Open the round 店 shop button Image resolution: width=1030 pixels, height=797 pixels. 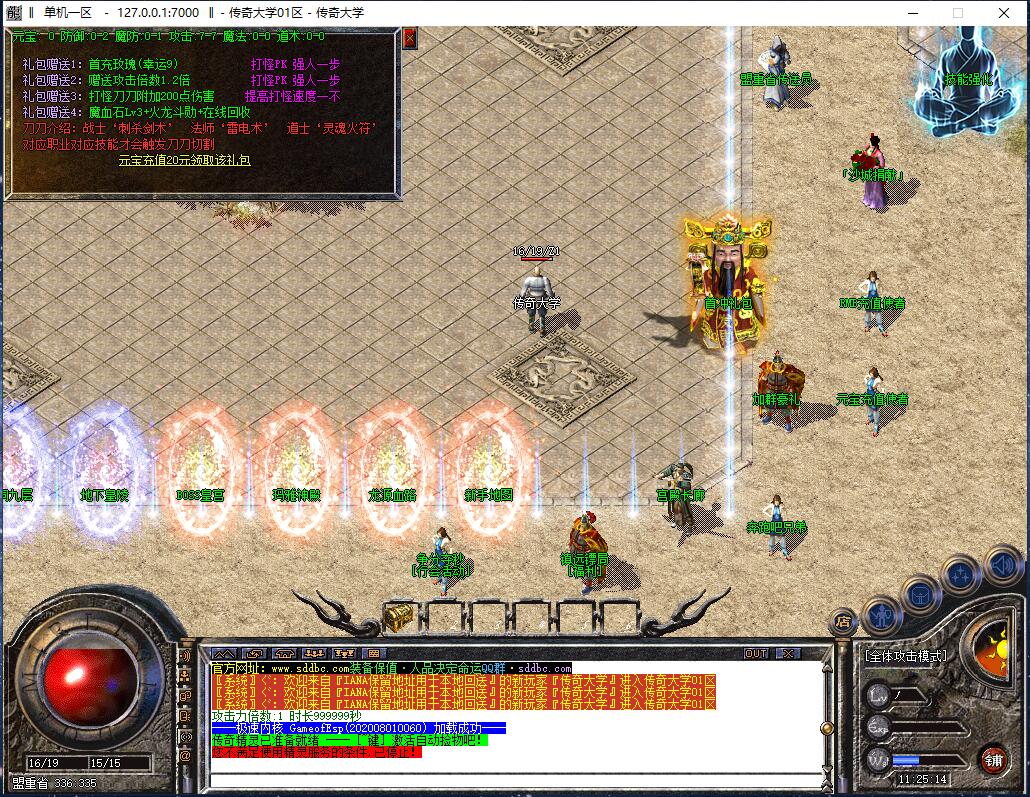pos(844,621)
